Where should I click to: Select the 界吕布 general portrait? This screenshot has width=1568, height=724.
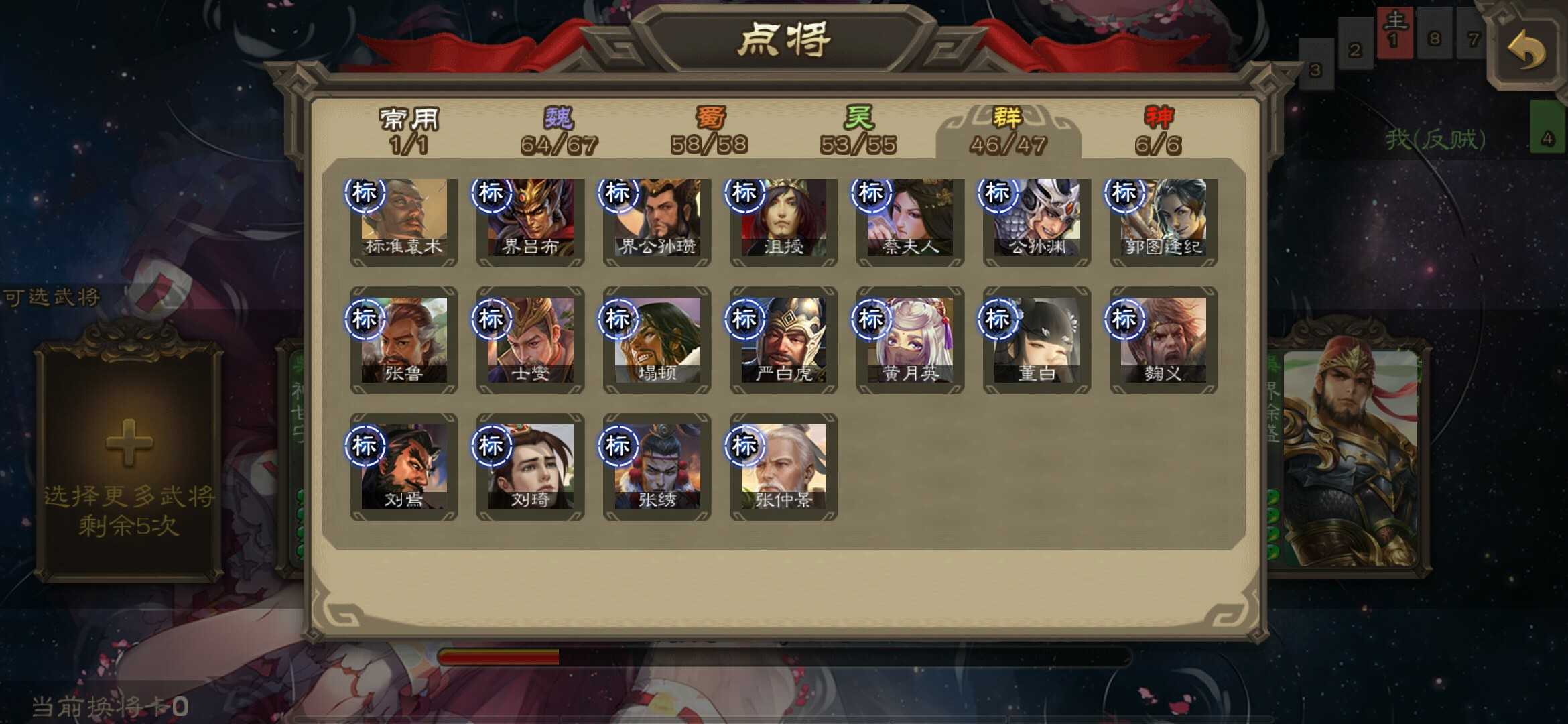(x=529, y=221)
